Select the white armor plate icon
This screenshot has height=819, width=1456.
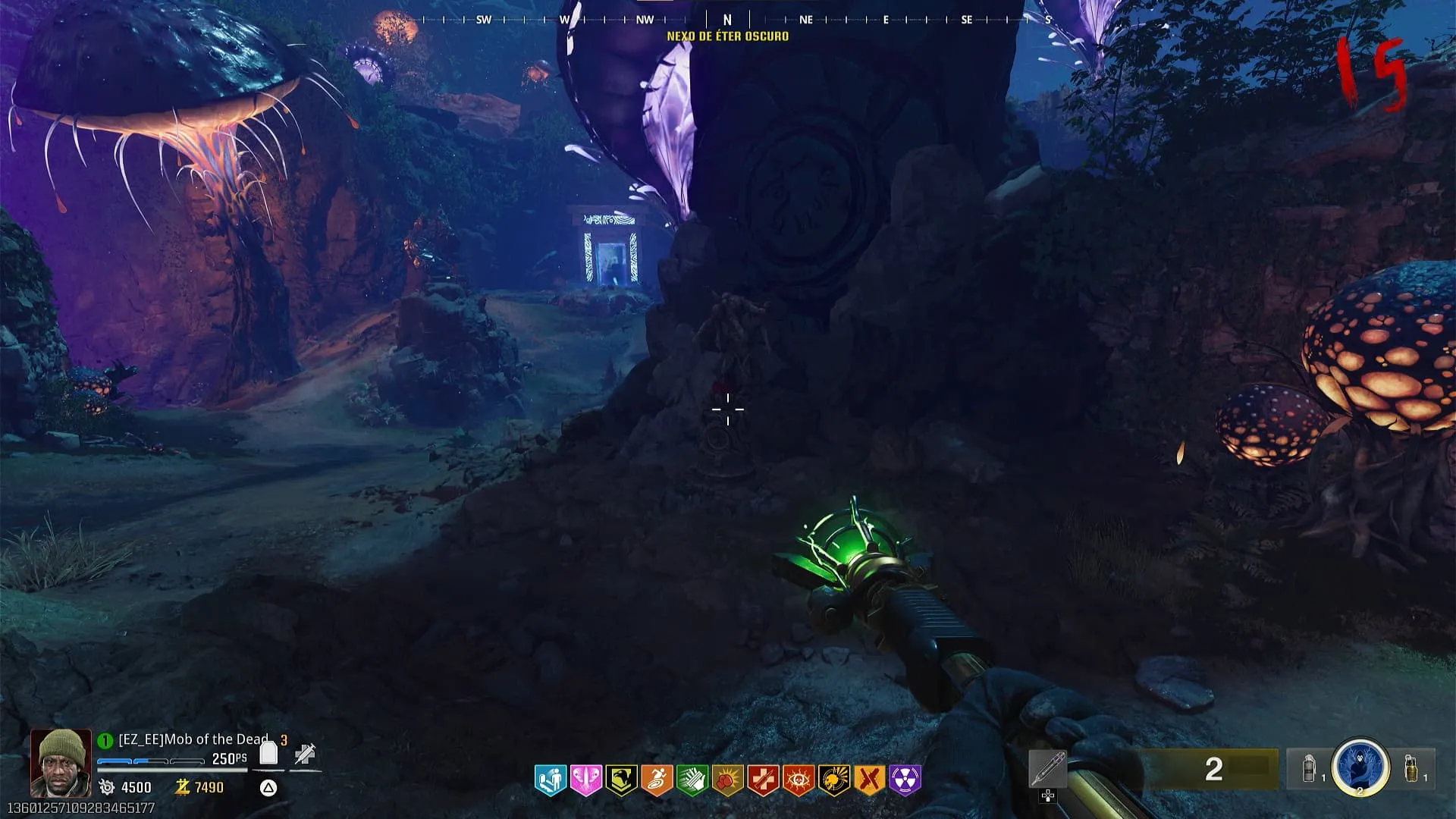coord(268,754)
